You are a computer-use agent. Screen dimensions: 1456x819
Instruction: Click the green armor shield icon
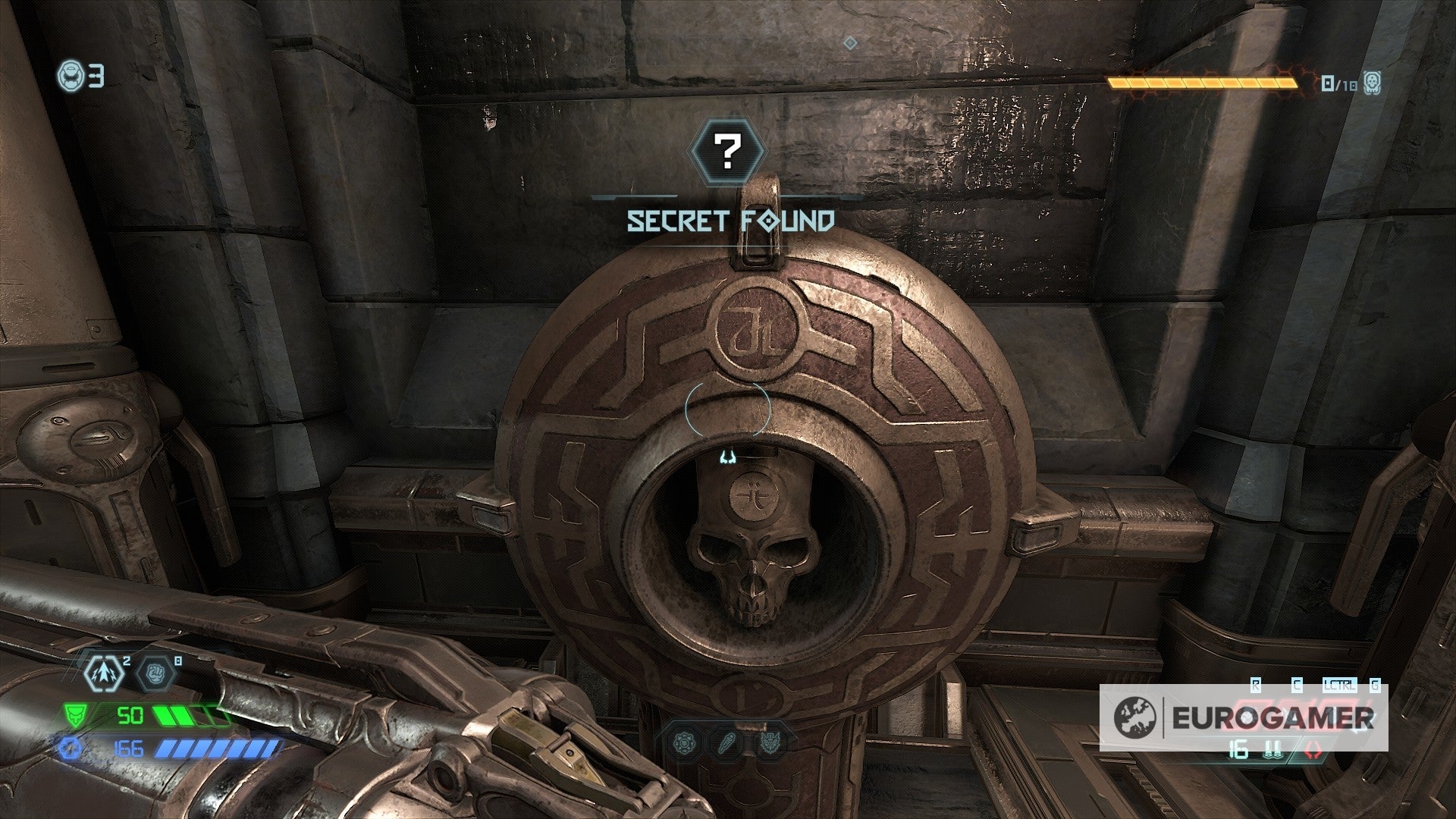pos(75,714)
